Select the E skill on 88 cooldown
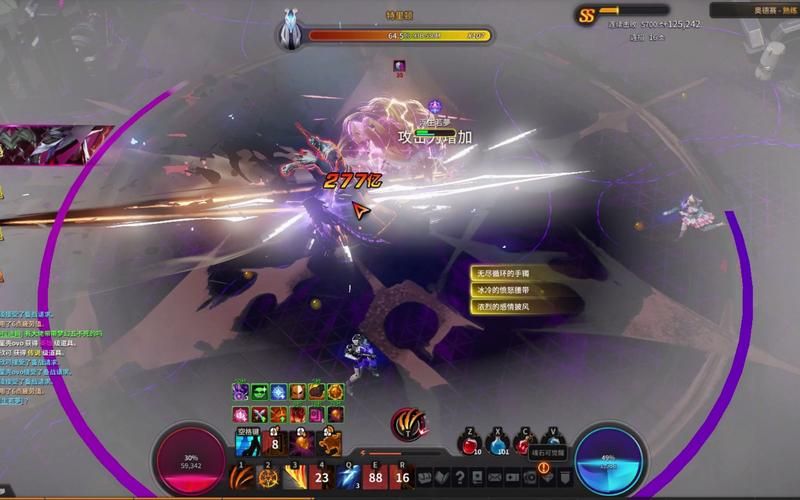Screen dimensions: 800x500 [x=375, y=477]
